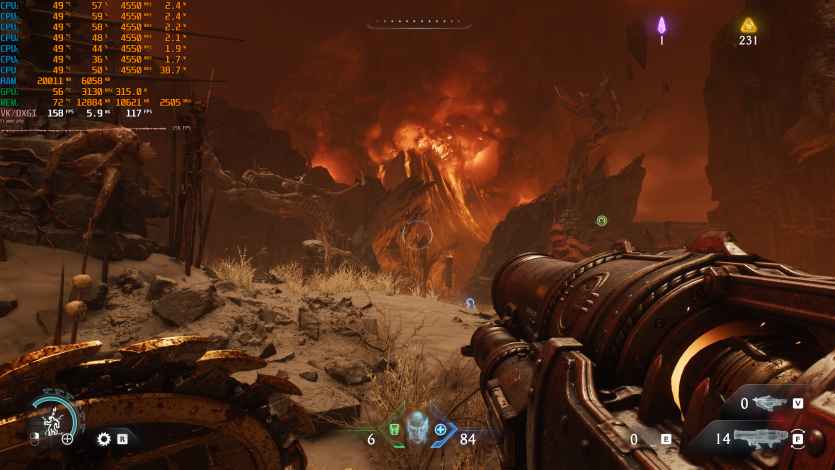
Task: Click the purple crystal currency icon
Action: click(661, 25)
